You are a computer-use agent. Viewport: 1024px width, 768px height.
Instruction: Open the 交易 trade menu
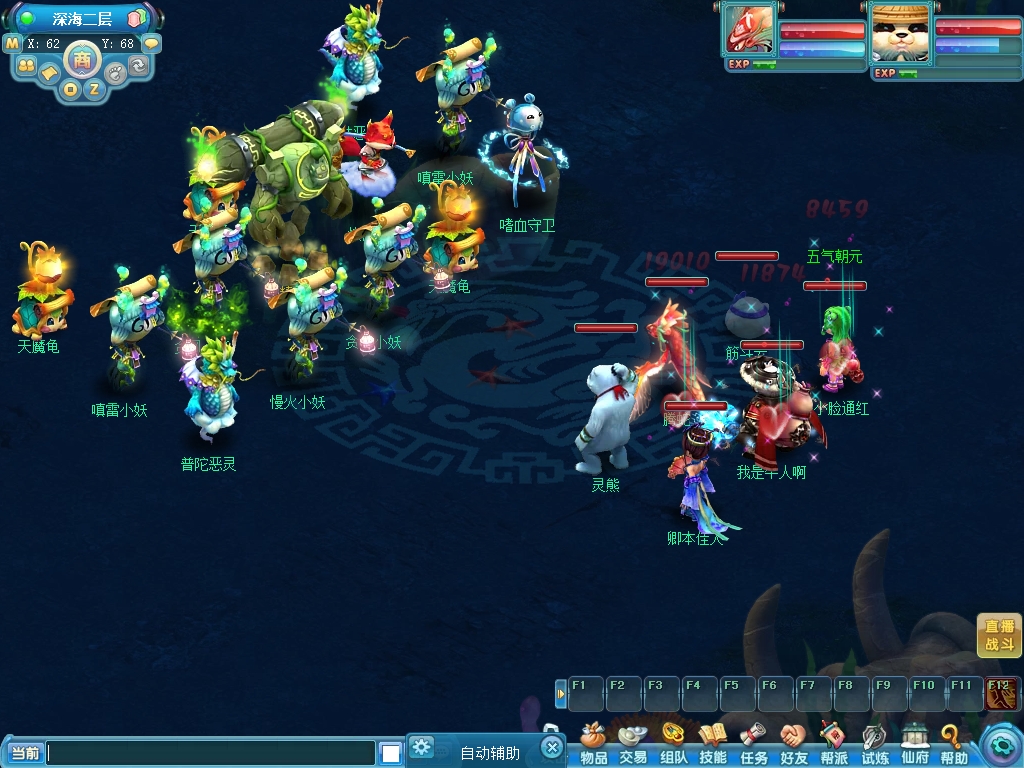click(632, 747)
